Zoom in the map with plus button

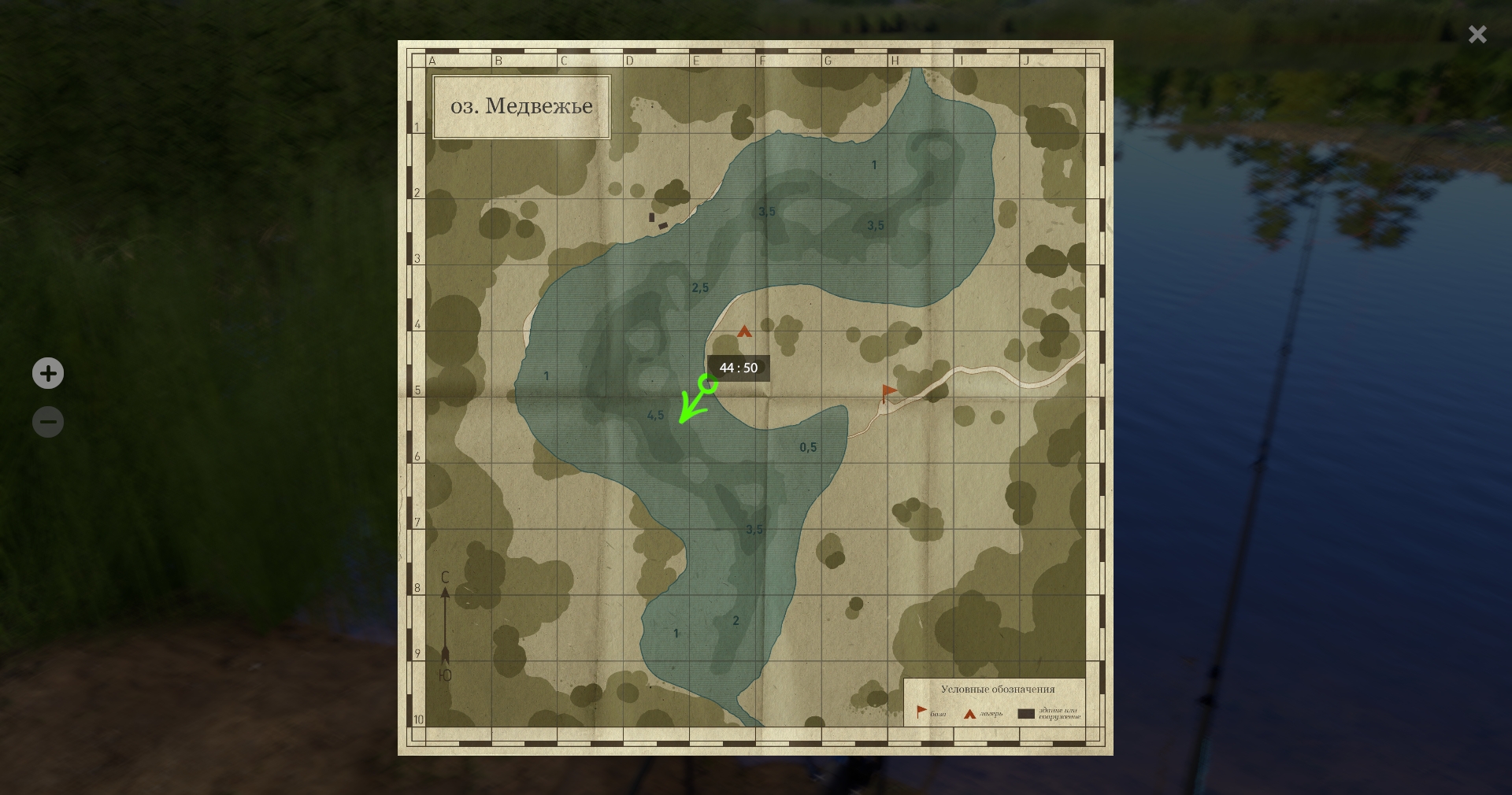[48, 373]
